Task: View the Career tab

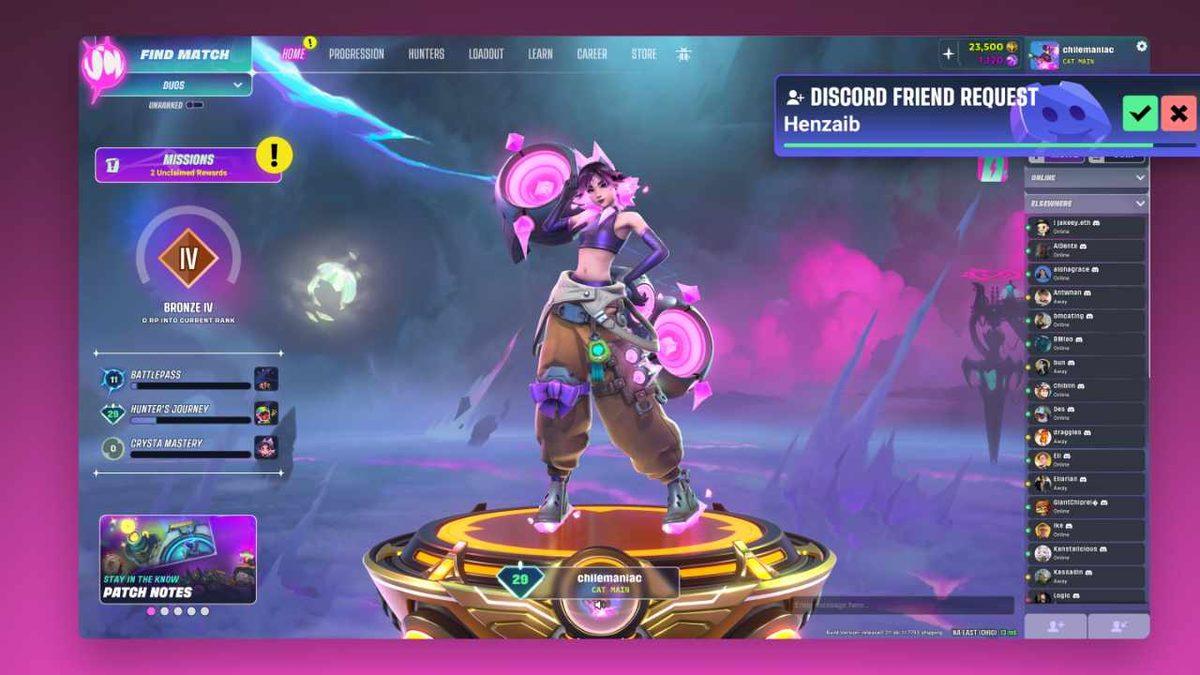Action: click(x=592, y=54)
